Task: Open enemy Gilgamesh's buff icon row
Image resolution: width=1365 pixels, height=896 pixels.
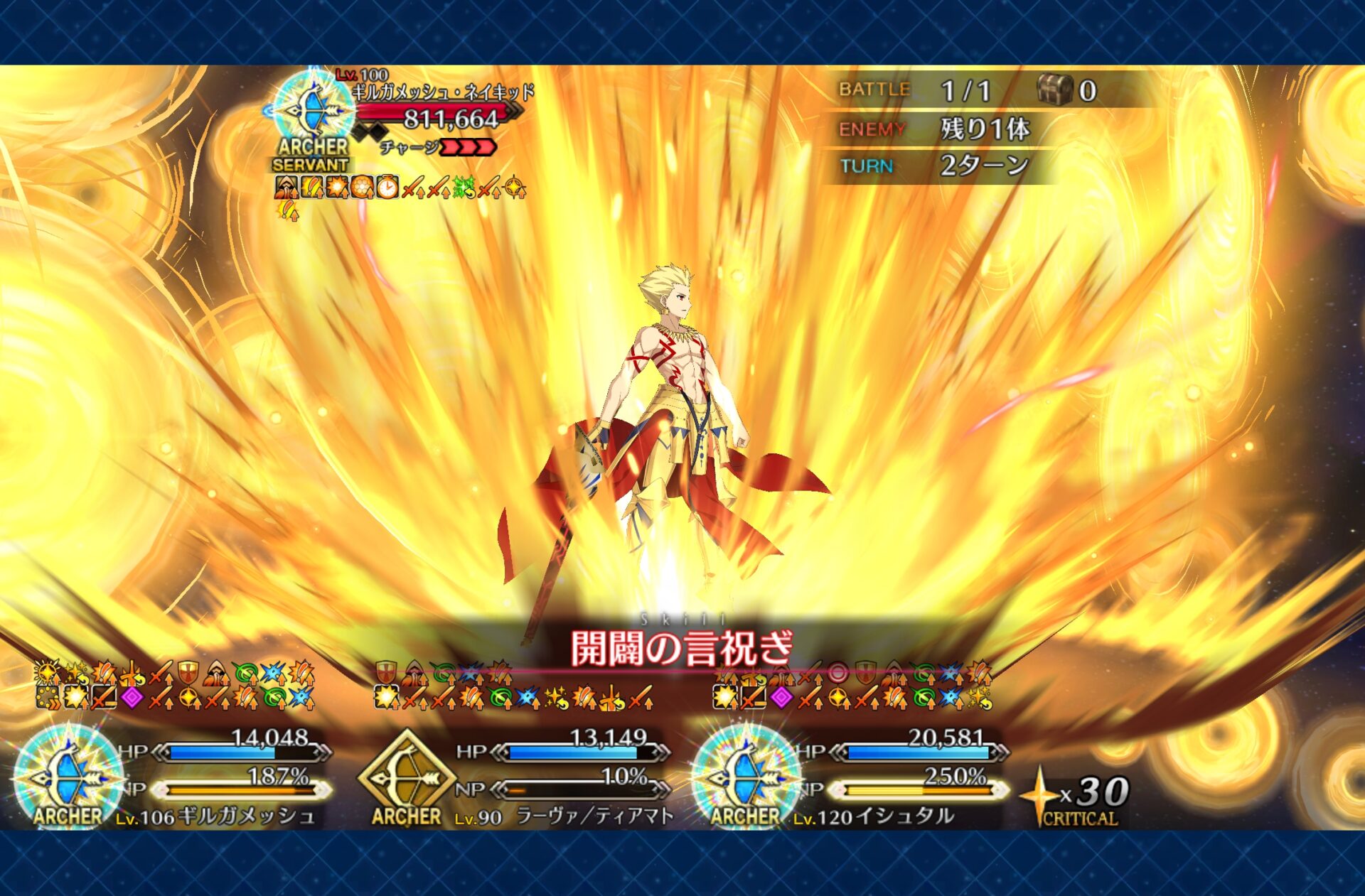Action: click(400, 188)
